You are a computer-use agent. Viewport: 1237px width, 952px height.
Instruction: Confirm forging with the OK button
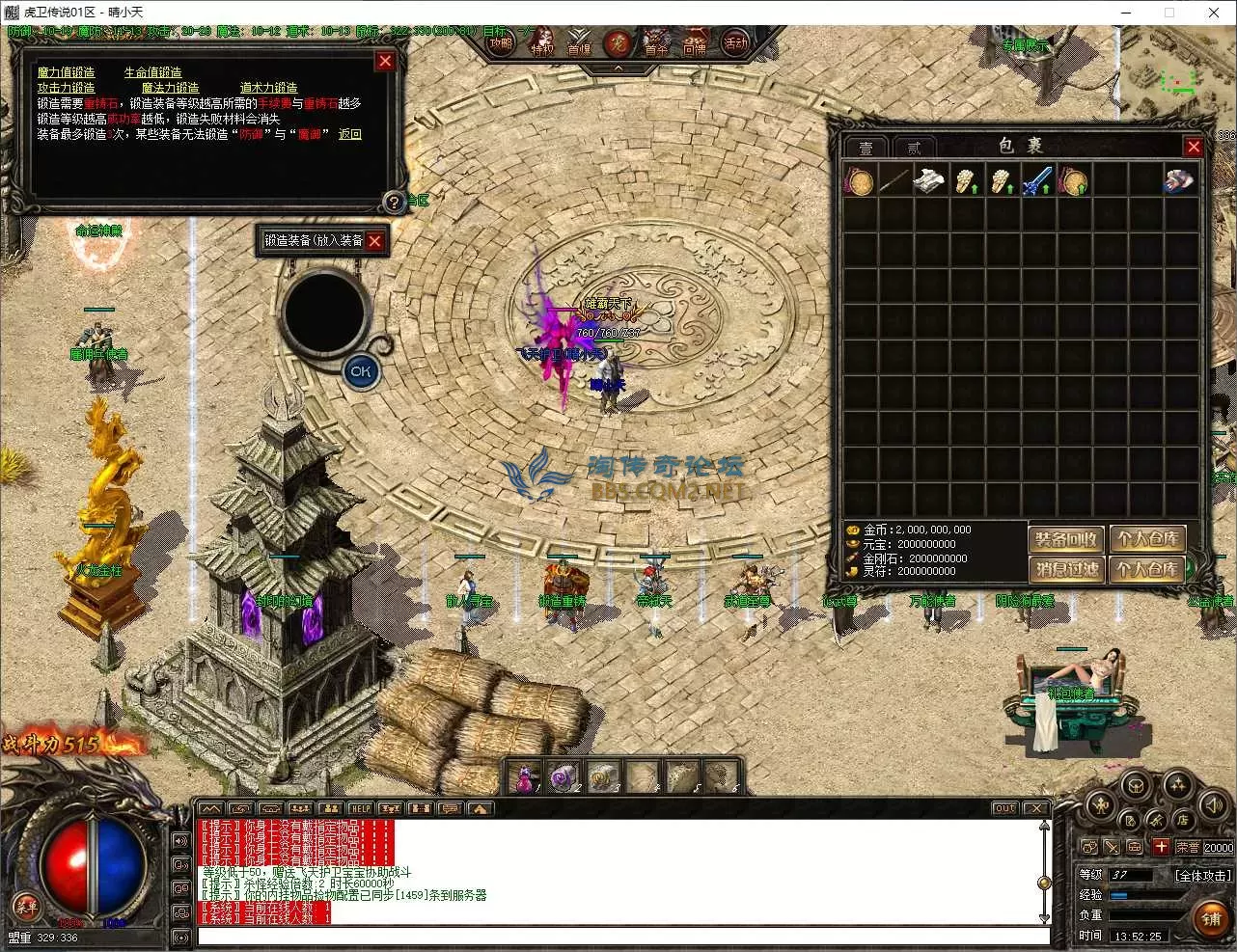361,370
